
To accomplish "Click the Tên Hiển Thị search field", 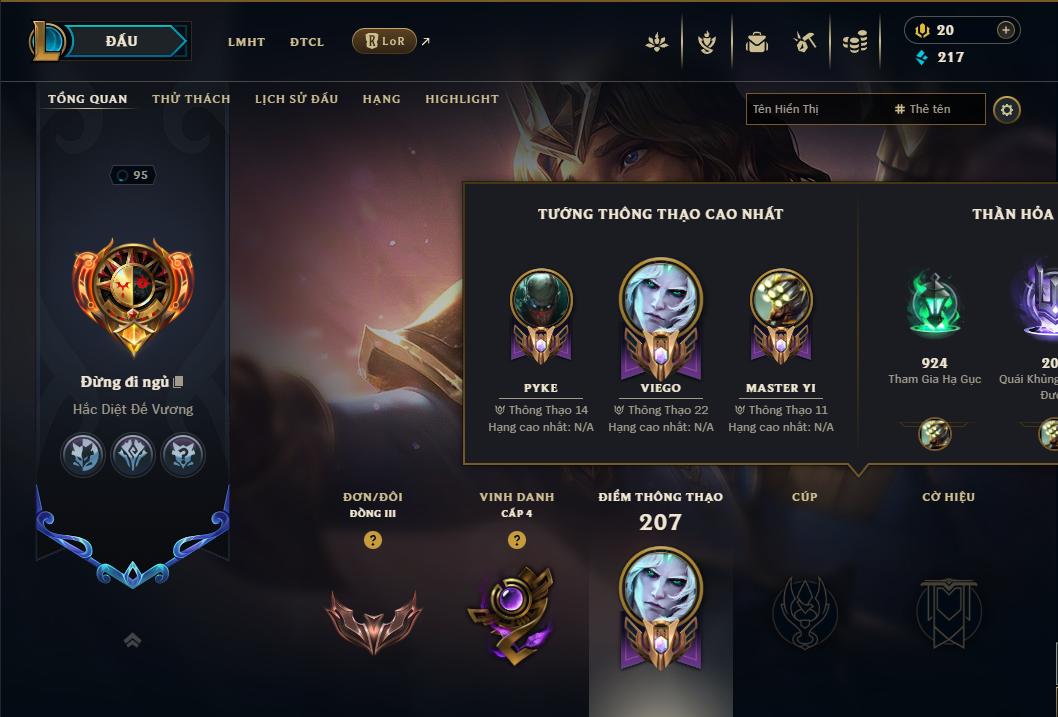I will click(815, 109).
